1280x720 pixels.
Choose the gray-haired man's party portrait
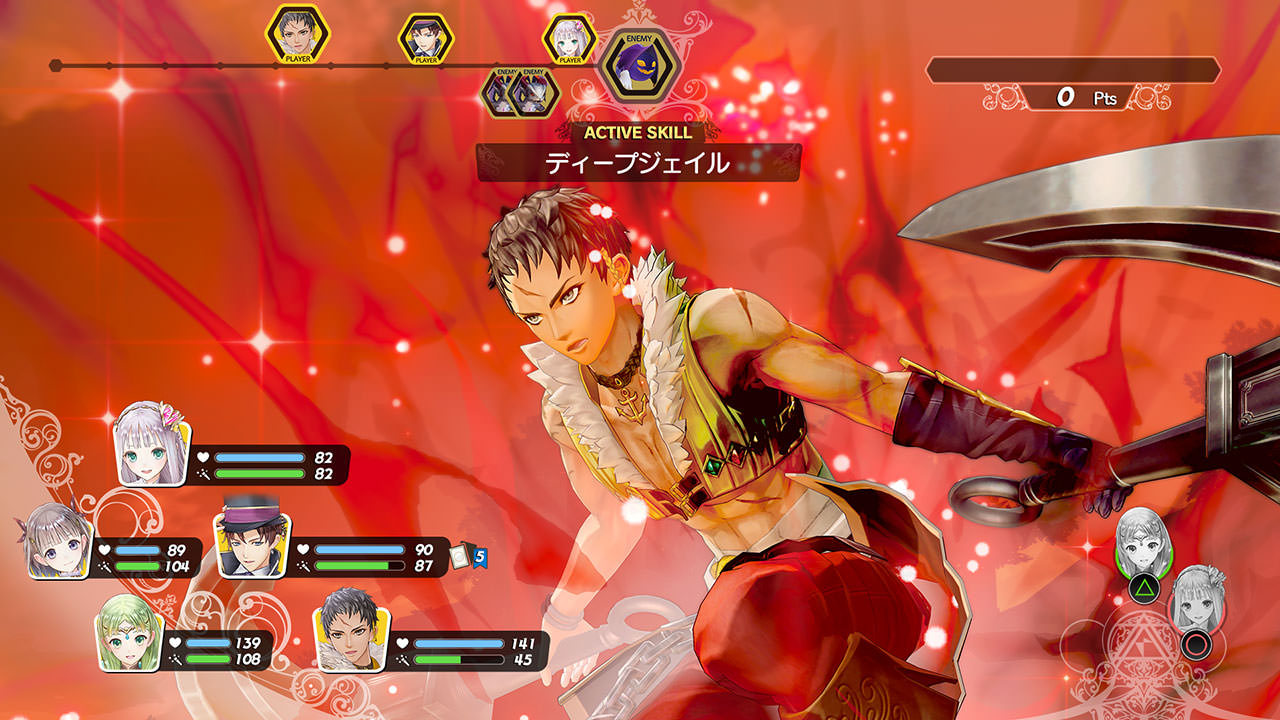(348, 632)
